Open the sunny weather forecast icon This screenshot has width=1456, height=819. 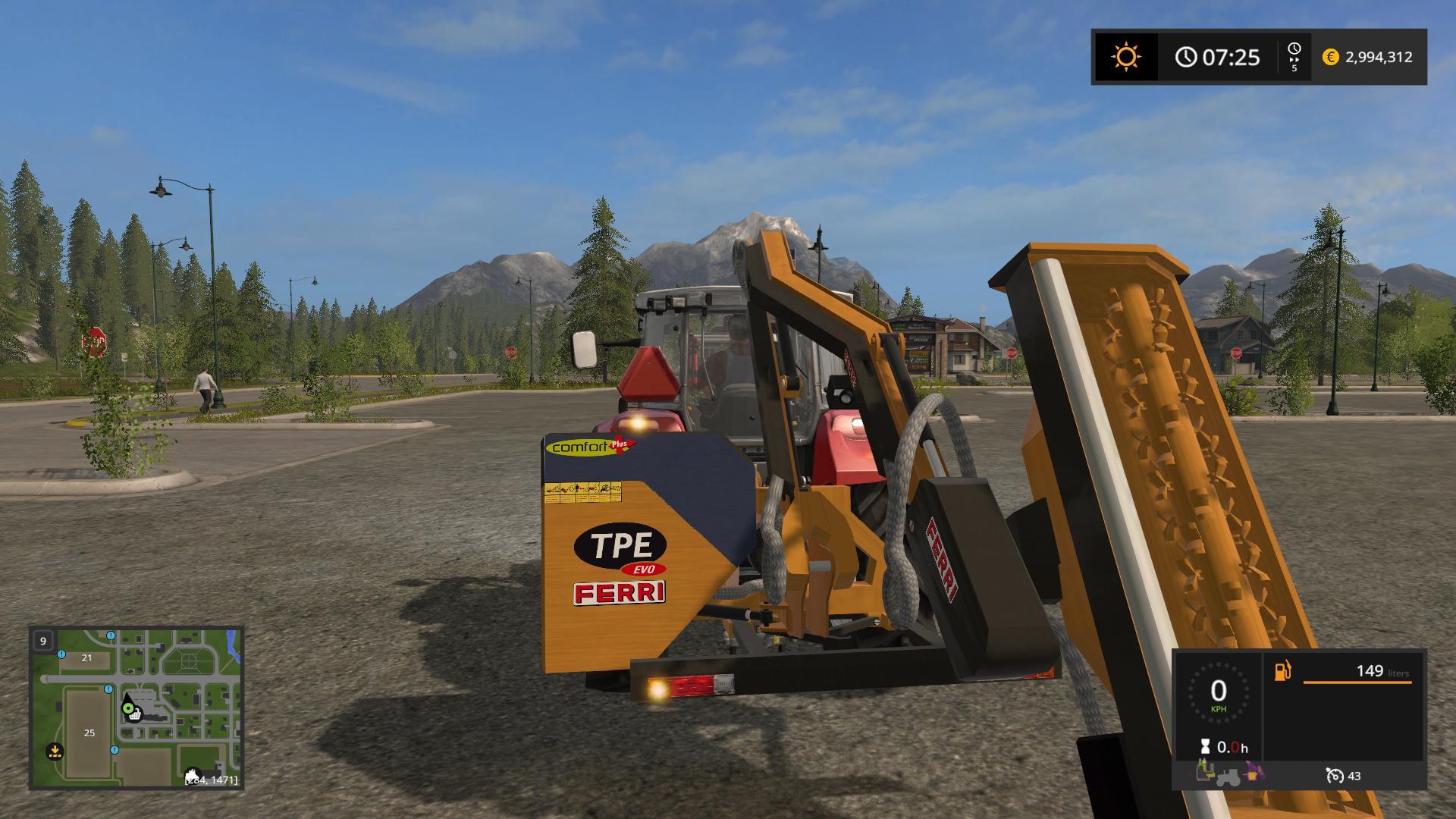click(x=1126, y=57)
